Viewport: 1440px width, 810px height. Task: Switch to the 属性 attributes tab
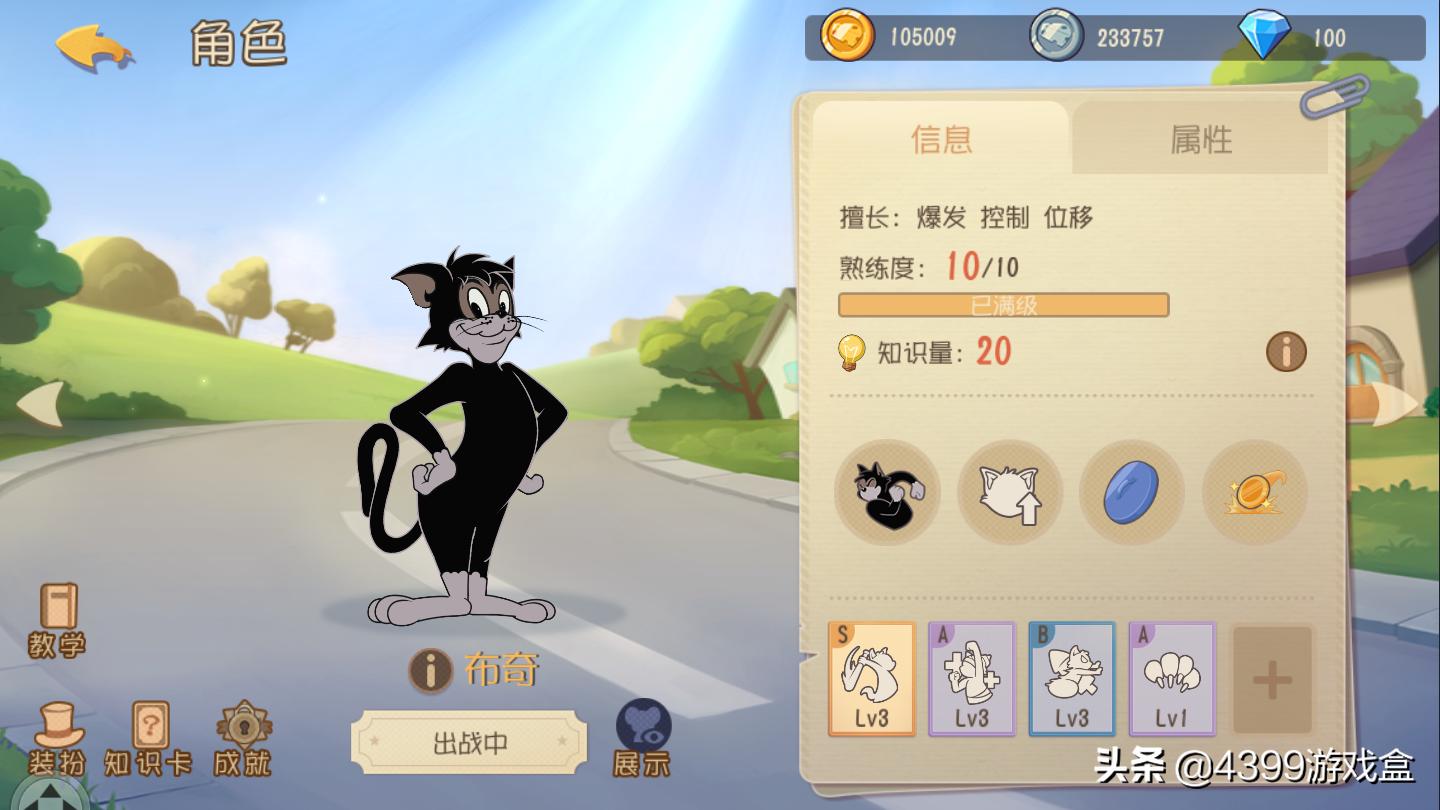pos(1200,140)
